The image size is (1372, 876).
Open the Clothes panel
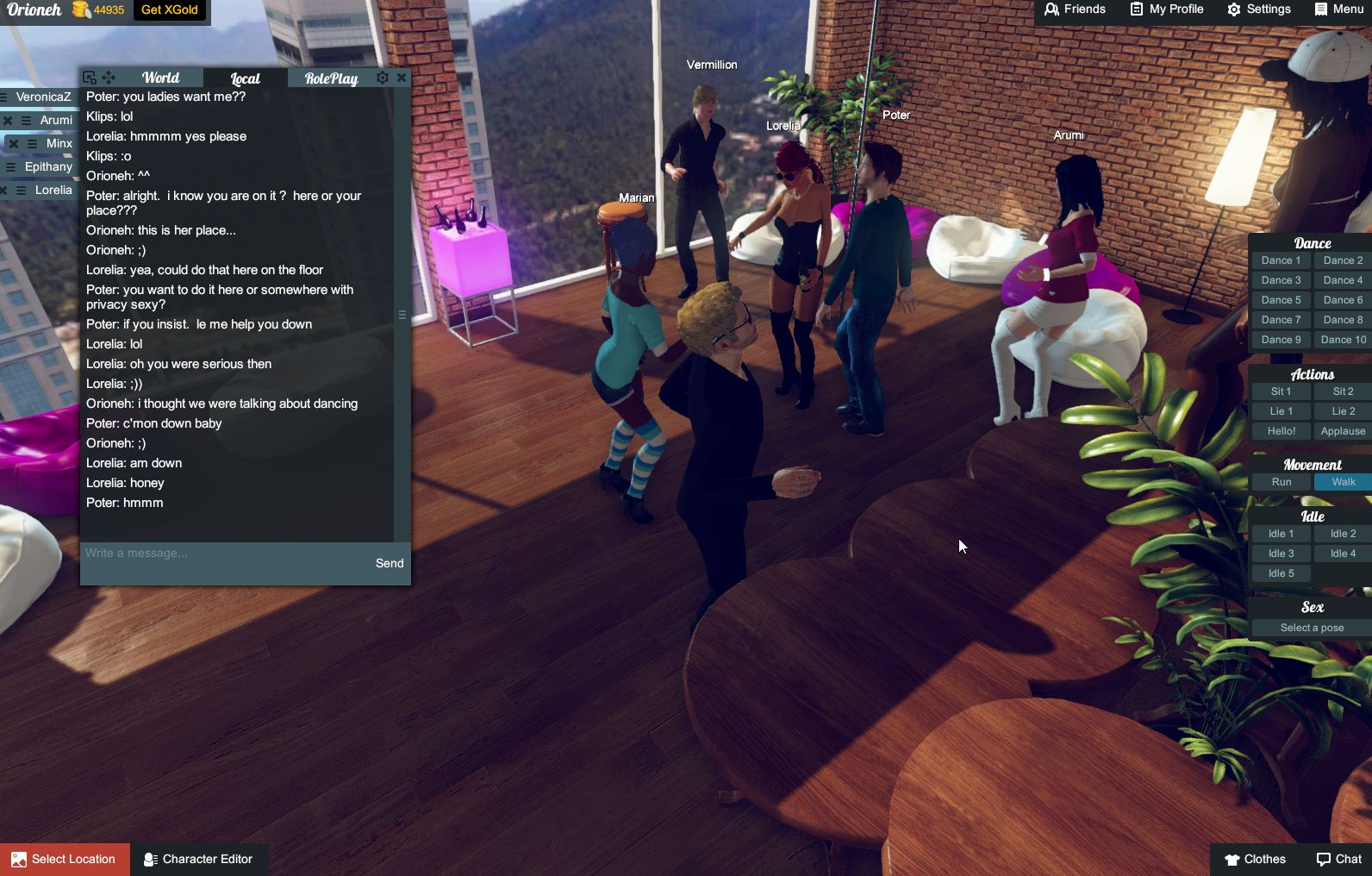1256,859
